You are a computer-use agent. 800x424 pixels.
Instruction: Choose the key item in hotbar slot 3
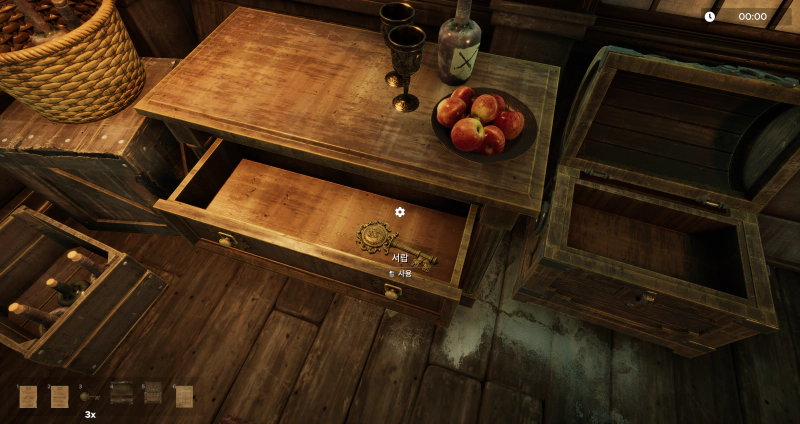tap(90, 397)
